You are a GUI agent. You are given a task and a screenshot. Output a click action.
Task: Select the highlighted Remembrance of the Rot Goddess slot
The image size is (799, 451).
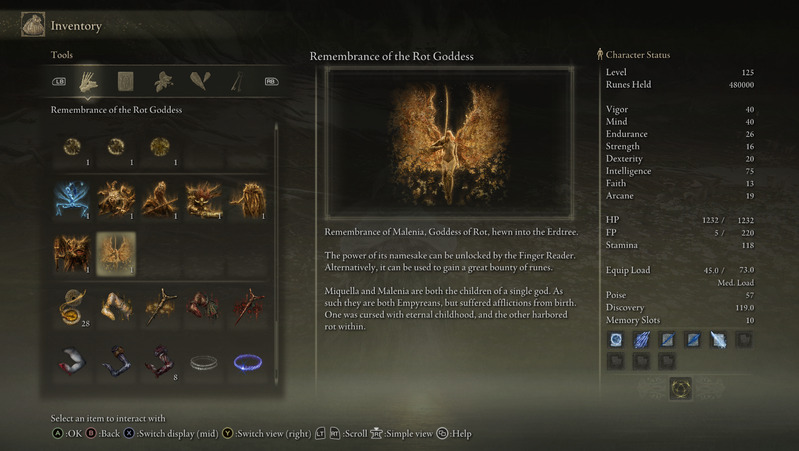116,252
